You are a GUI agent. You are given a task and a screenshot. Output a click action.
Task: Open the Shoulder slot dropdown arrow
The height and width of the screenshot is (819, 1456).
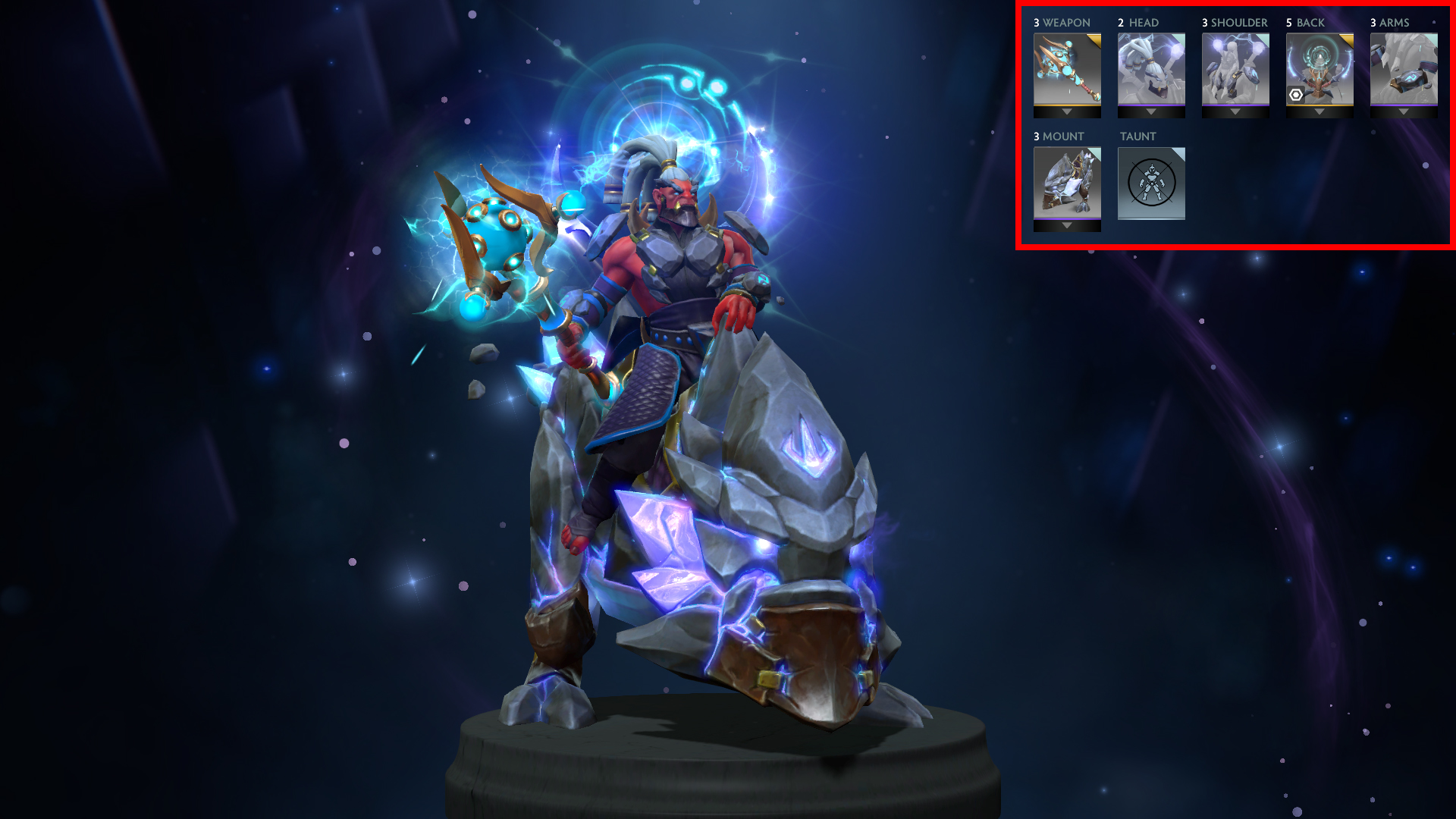pos(1235,112)
